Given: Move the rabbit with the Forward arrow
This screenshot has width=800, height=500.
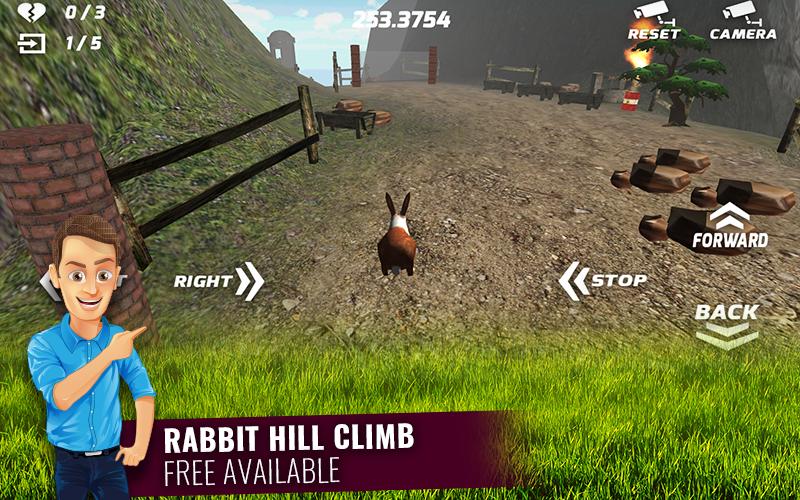Looking at the screenshot, I should (x=731, y=227).
